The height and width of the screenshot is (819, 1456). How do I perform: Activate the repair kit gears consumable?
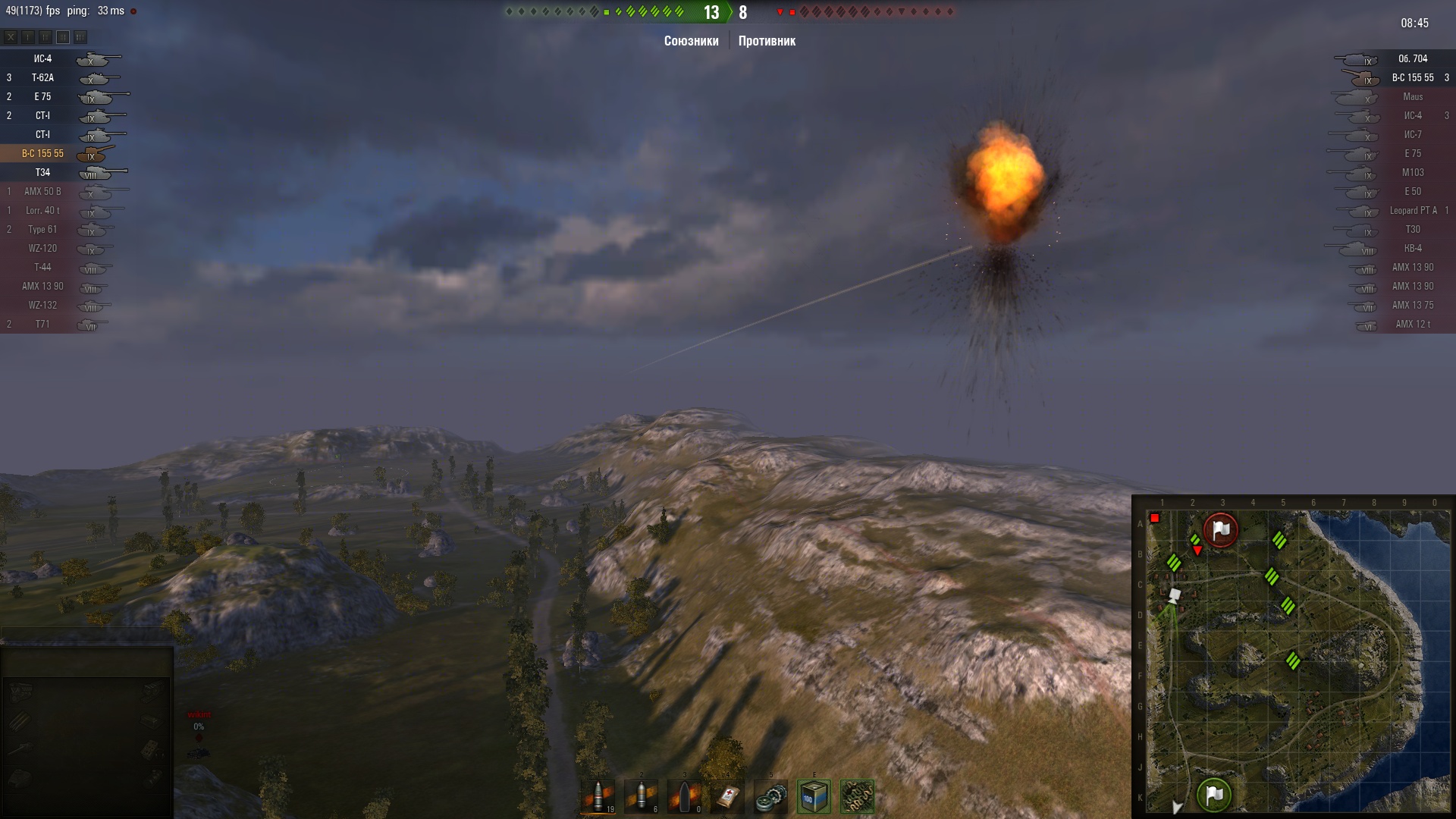(771, 796)
